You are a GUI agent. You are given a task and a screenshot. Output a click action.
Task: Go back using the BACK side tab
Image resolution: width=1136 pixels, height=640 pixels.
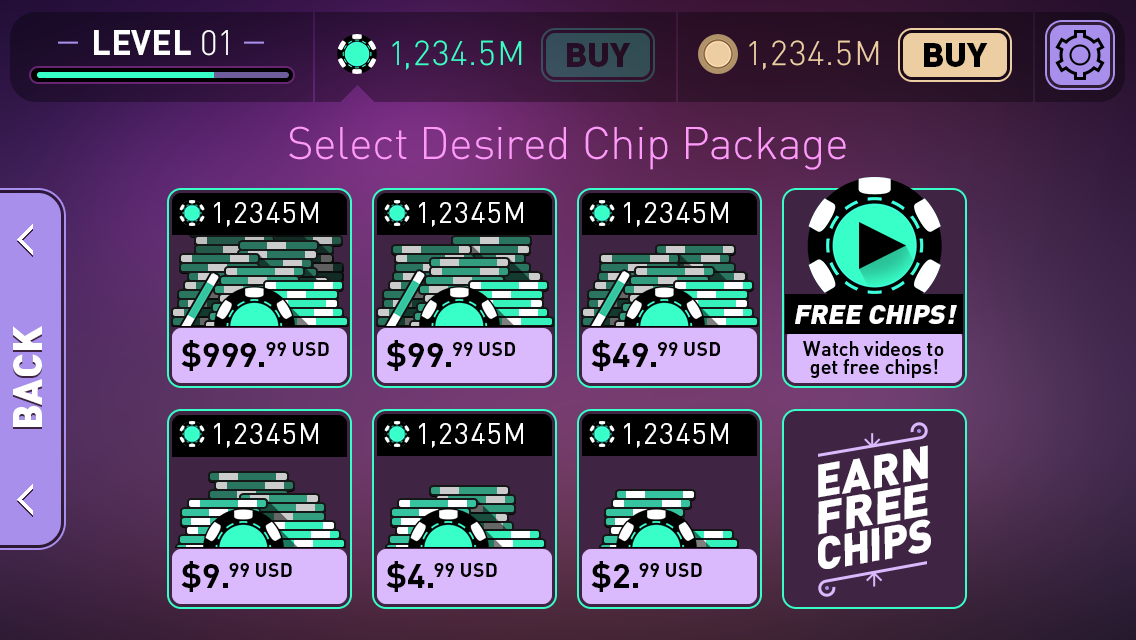tap(30, 370)
